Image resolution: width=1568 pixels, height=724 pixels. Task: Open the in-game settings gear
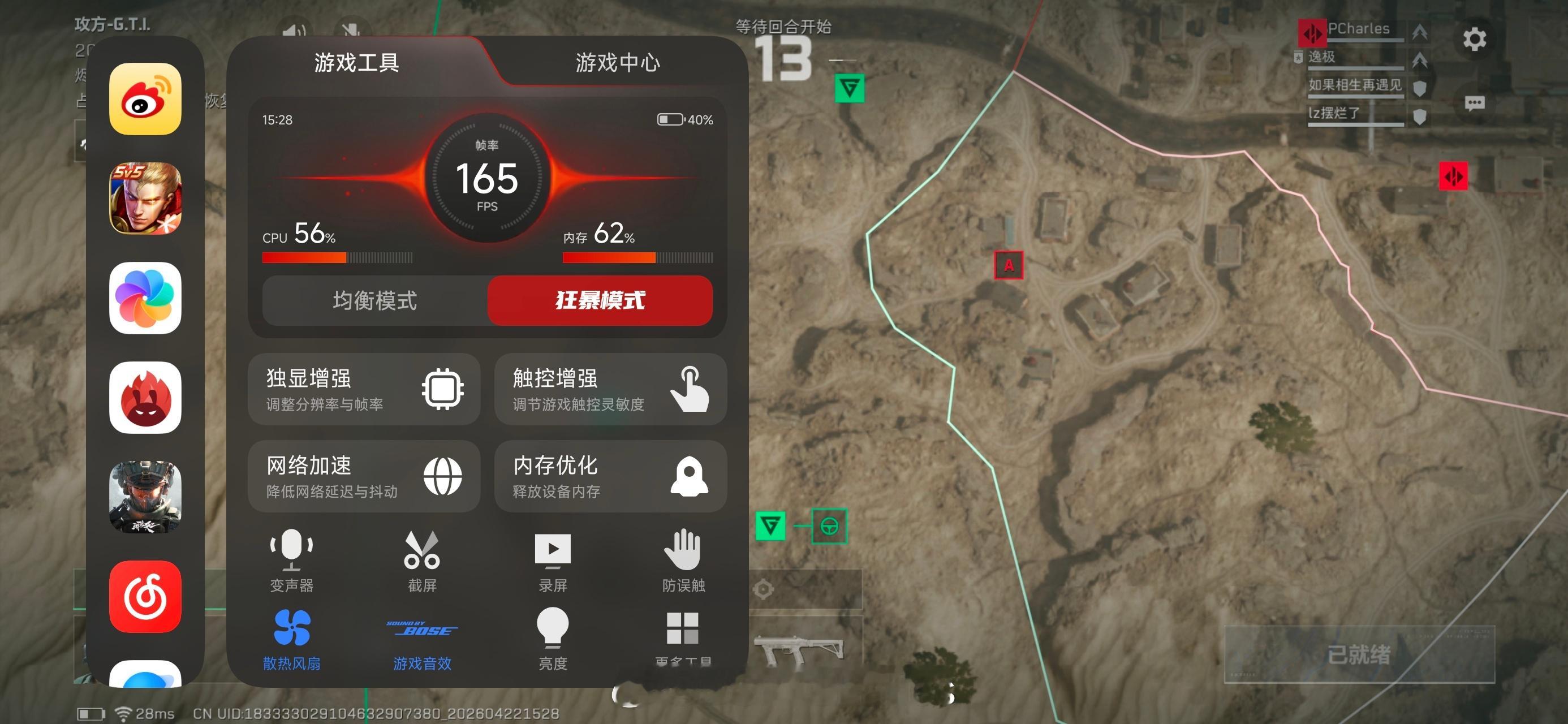click(1474, 39)
